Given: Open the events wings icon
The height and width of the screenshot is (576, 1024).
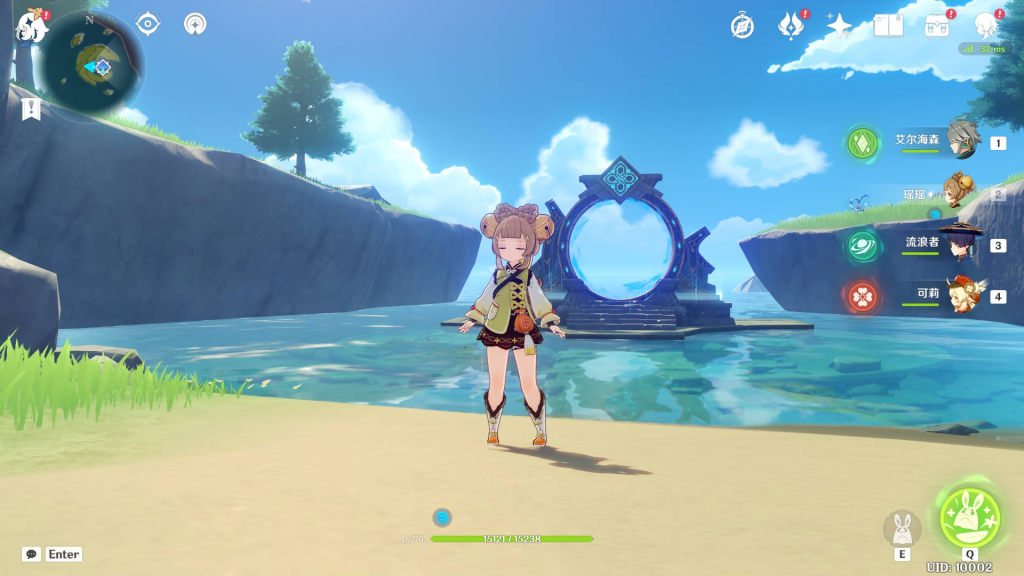Looking at the screenshot, I should coord(792,26).
